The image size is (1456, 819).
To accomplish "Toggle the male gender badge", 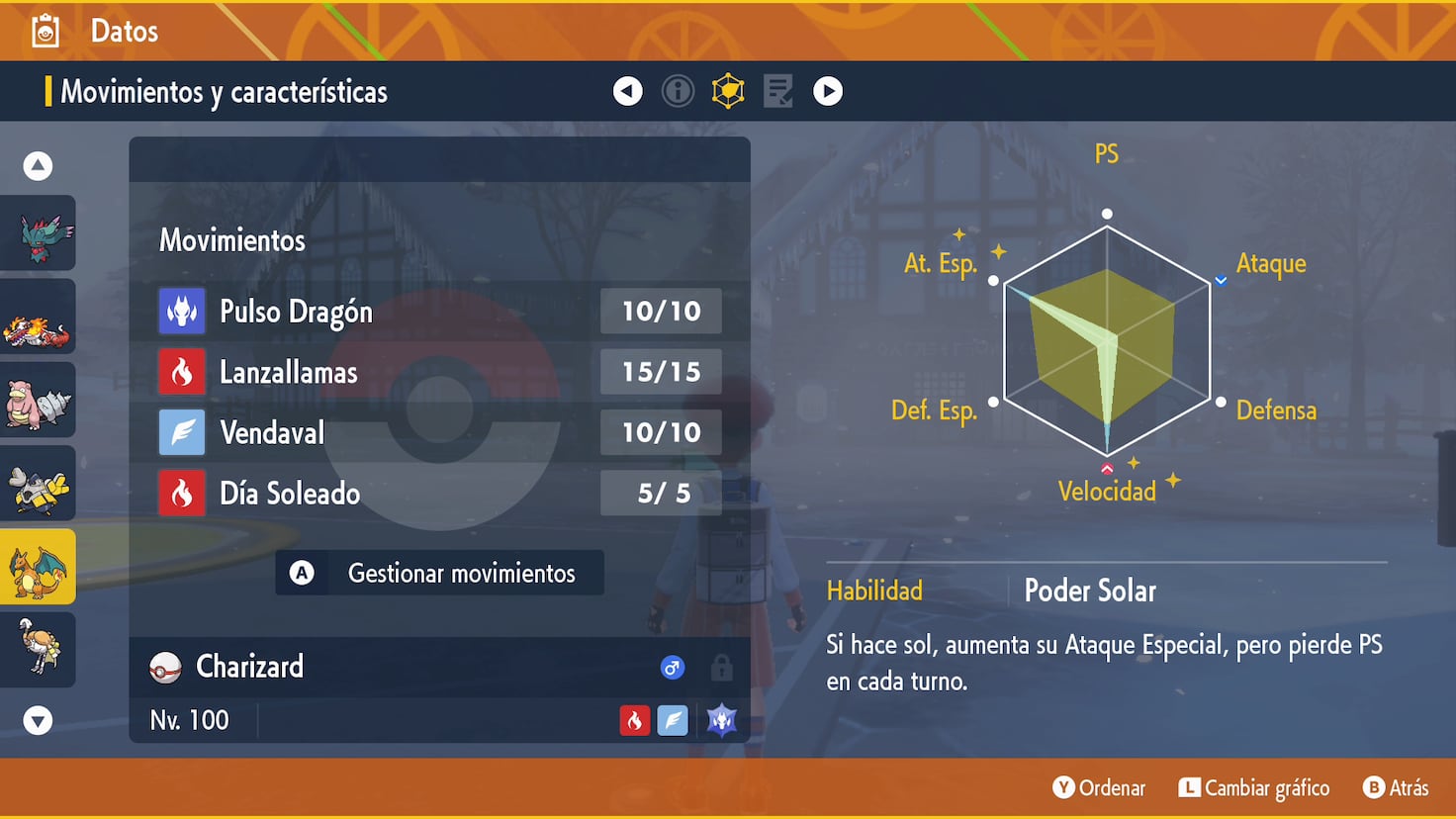I will (x=673, y=667).
